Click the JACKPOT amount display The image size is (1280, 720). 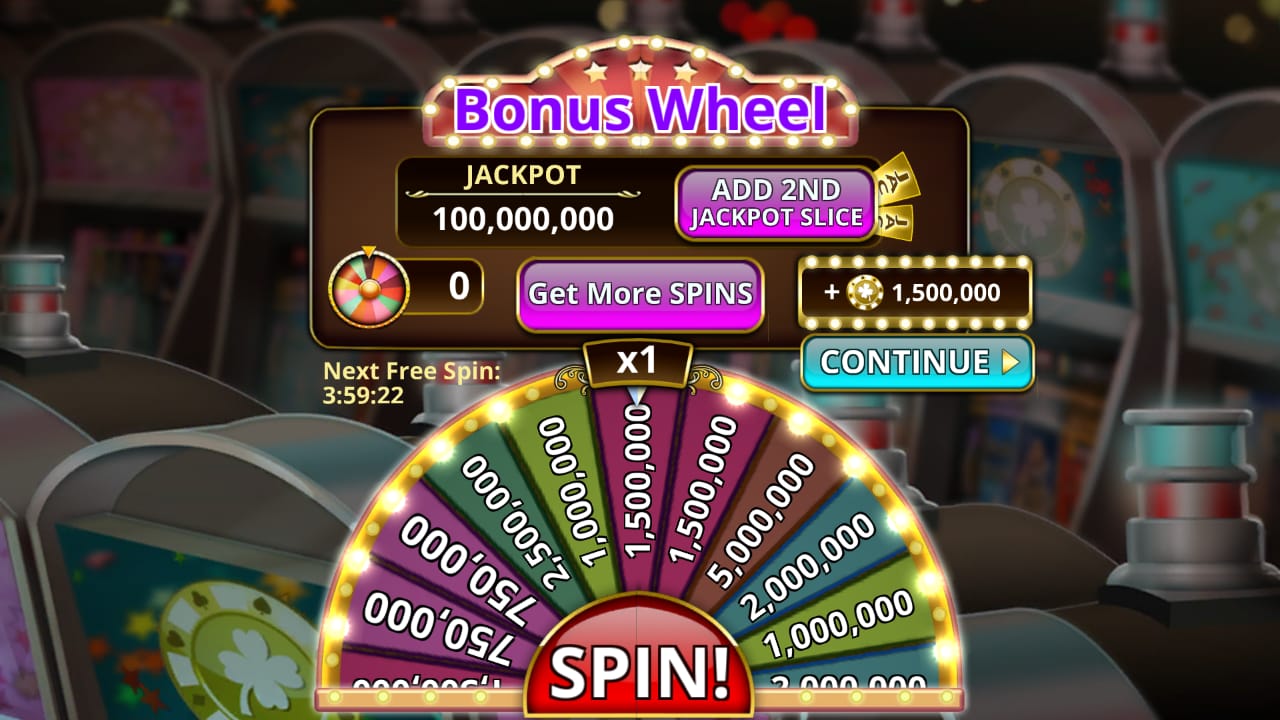point(524,219)
